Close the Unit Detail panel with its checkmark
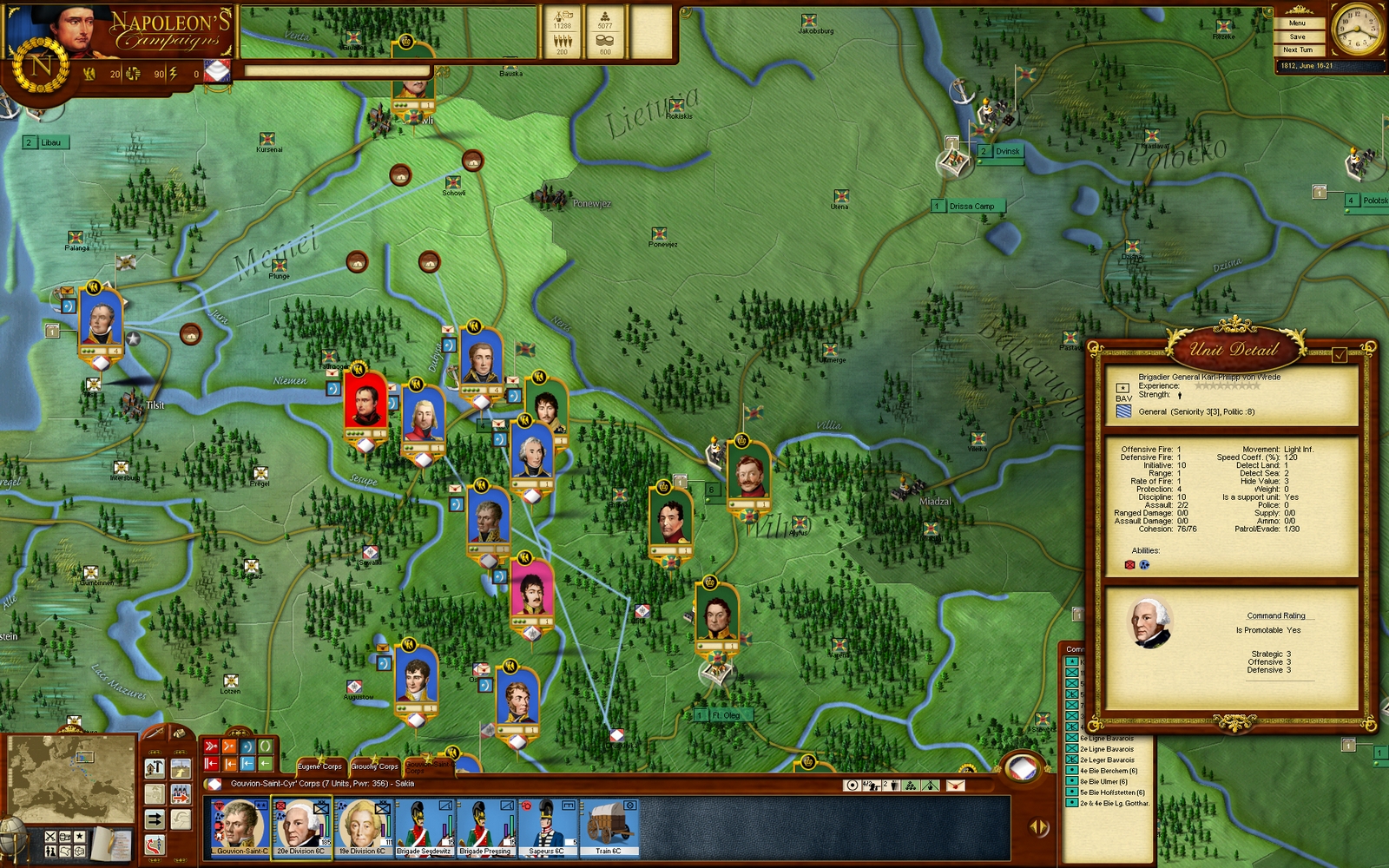 [1340, 354]
